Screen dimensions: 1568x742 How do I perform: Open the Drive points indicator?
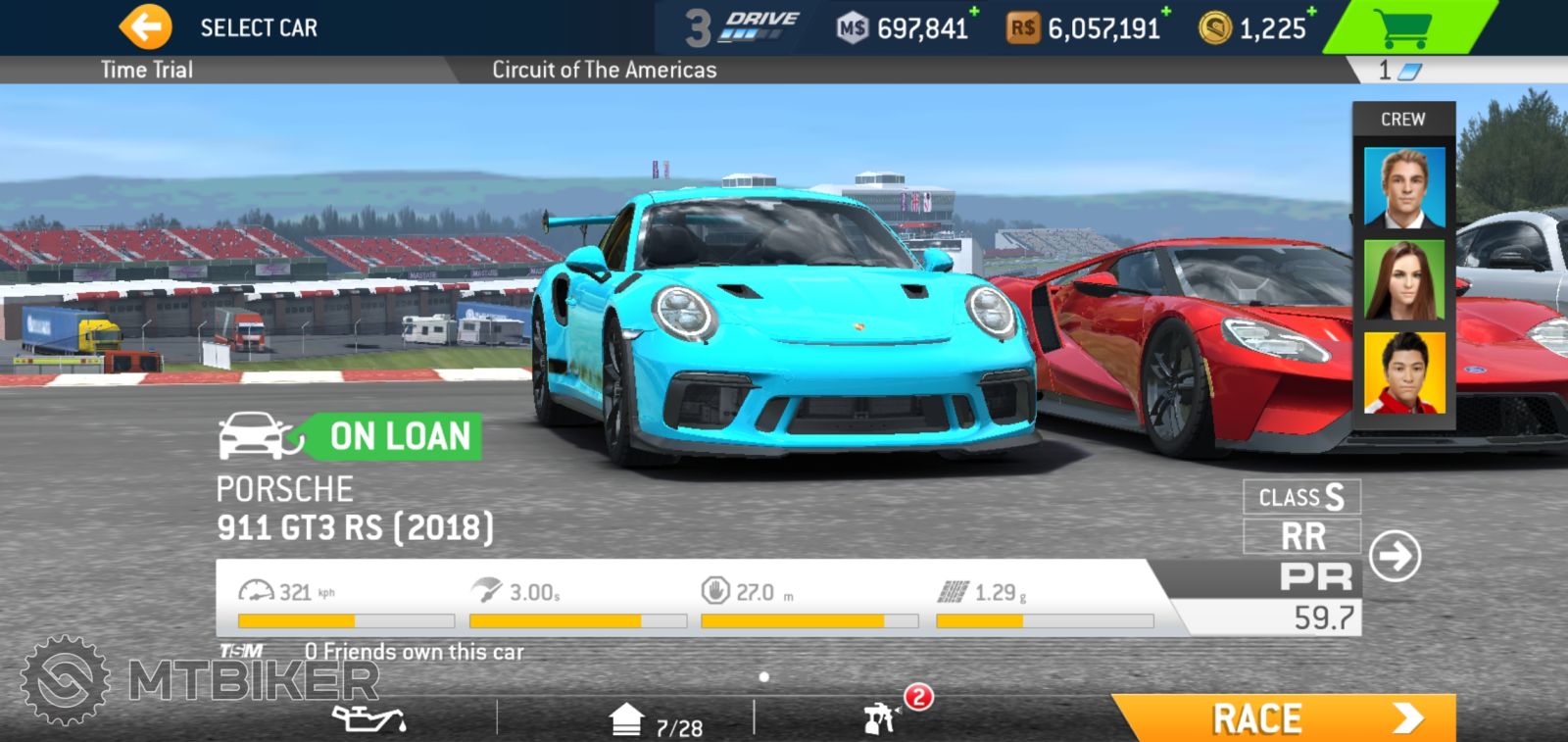[x=743, y=27]
